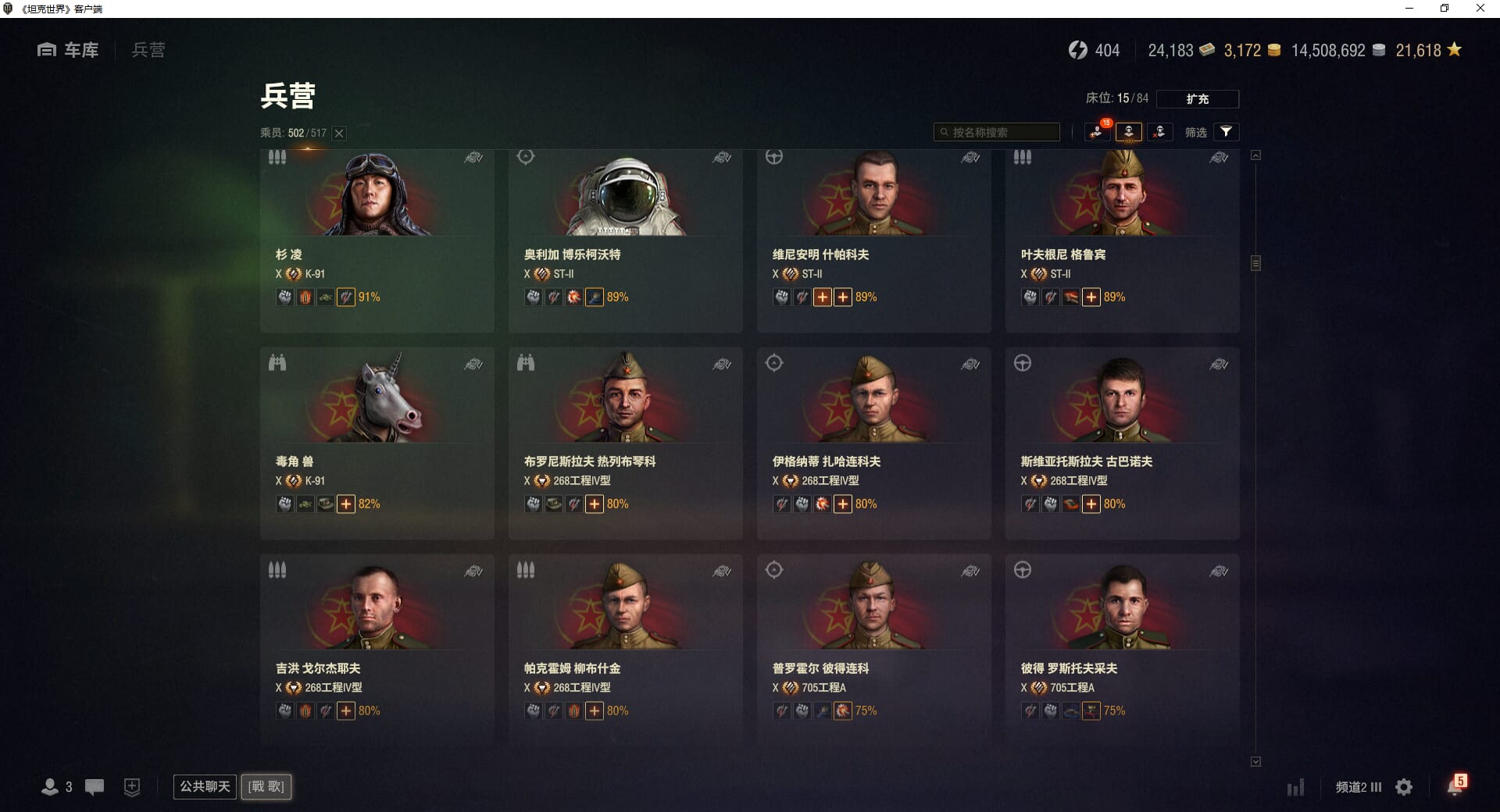The width and height of the screenshot is (1500, 812).
Task: Select crew member 伊格纳蒂 扎哈连科夫
Action: [x=873, y=443]
